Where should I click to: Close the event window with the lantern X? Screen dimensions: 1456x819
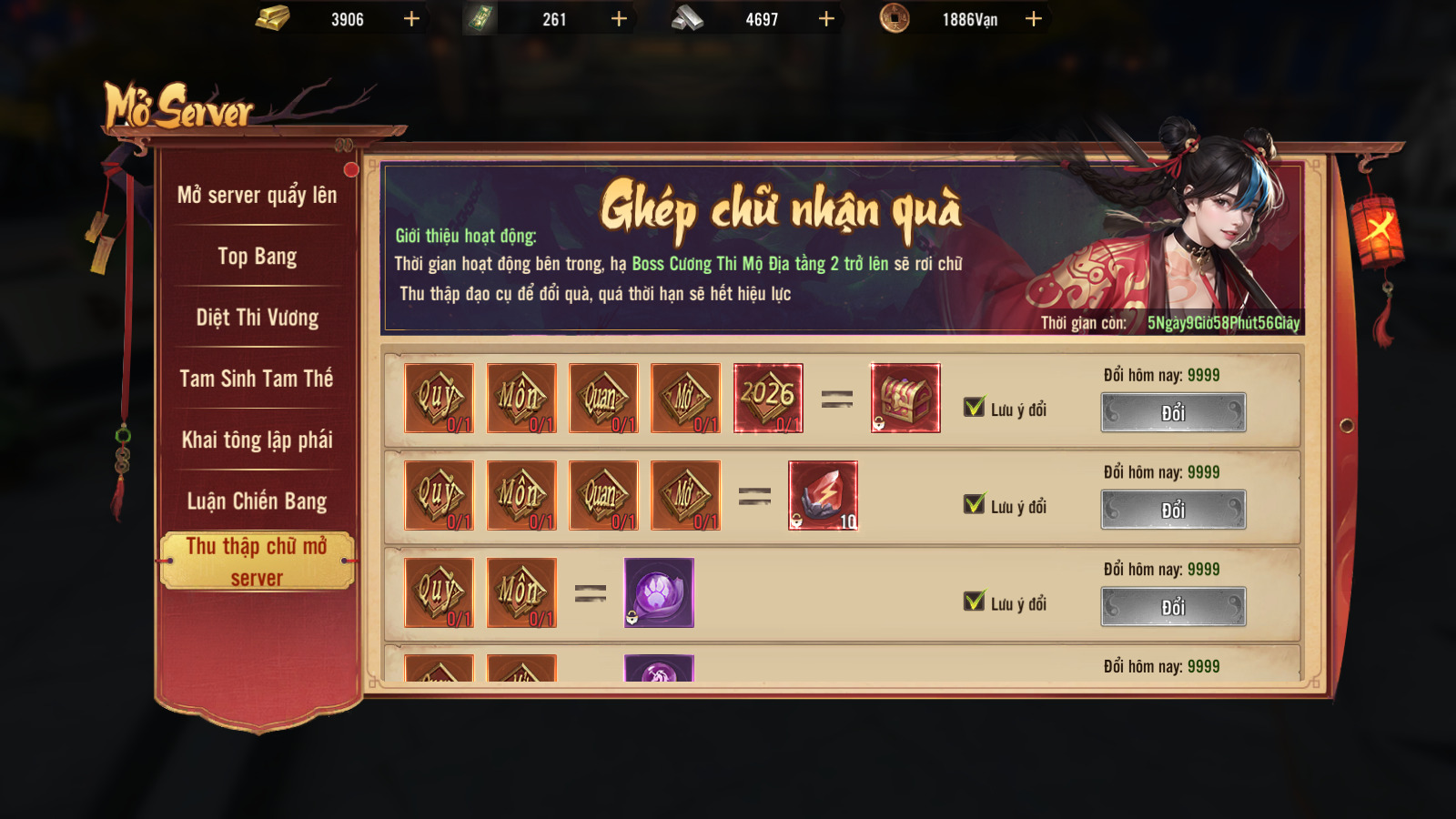point(1377,227)
